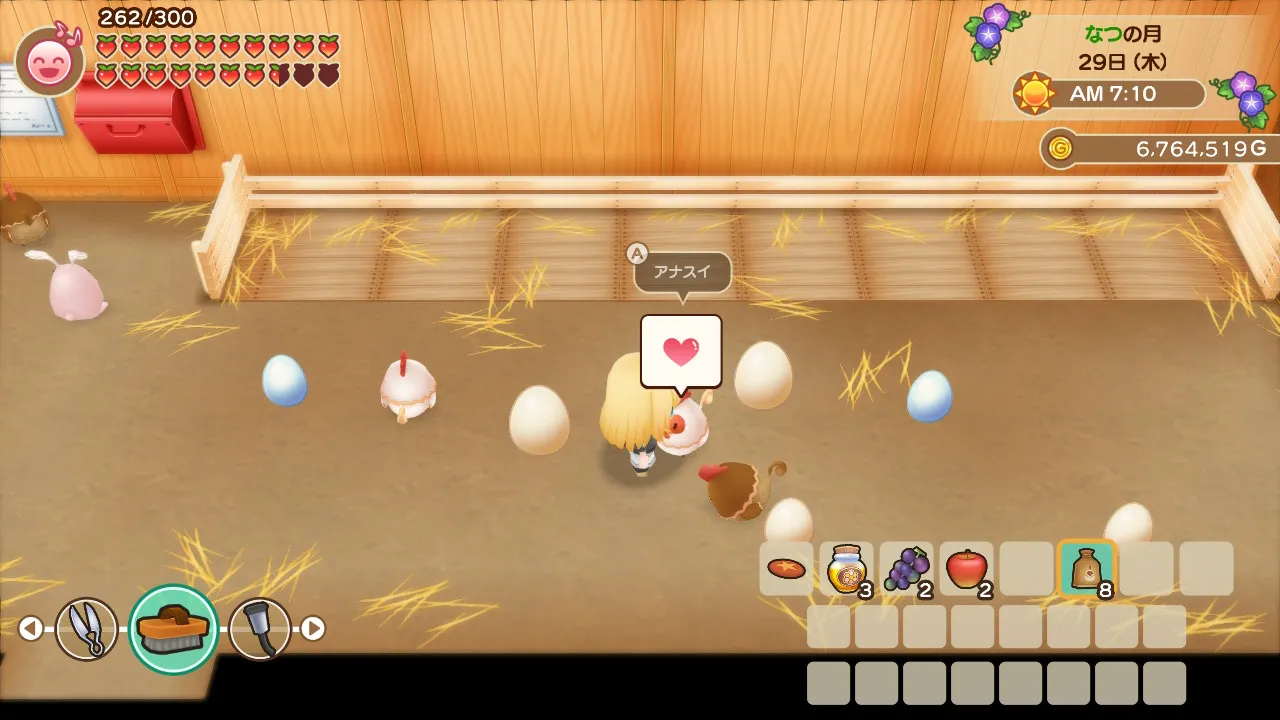The width and height of the screenshot is (1280, 720).
Task: Switch to the milker tool
Action: coord(259,628)
